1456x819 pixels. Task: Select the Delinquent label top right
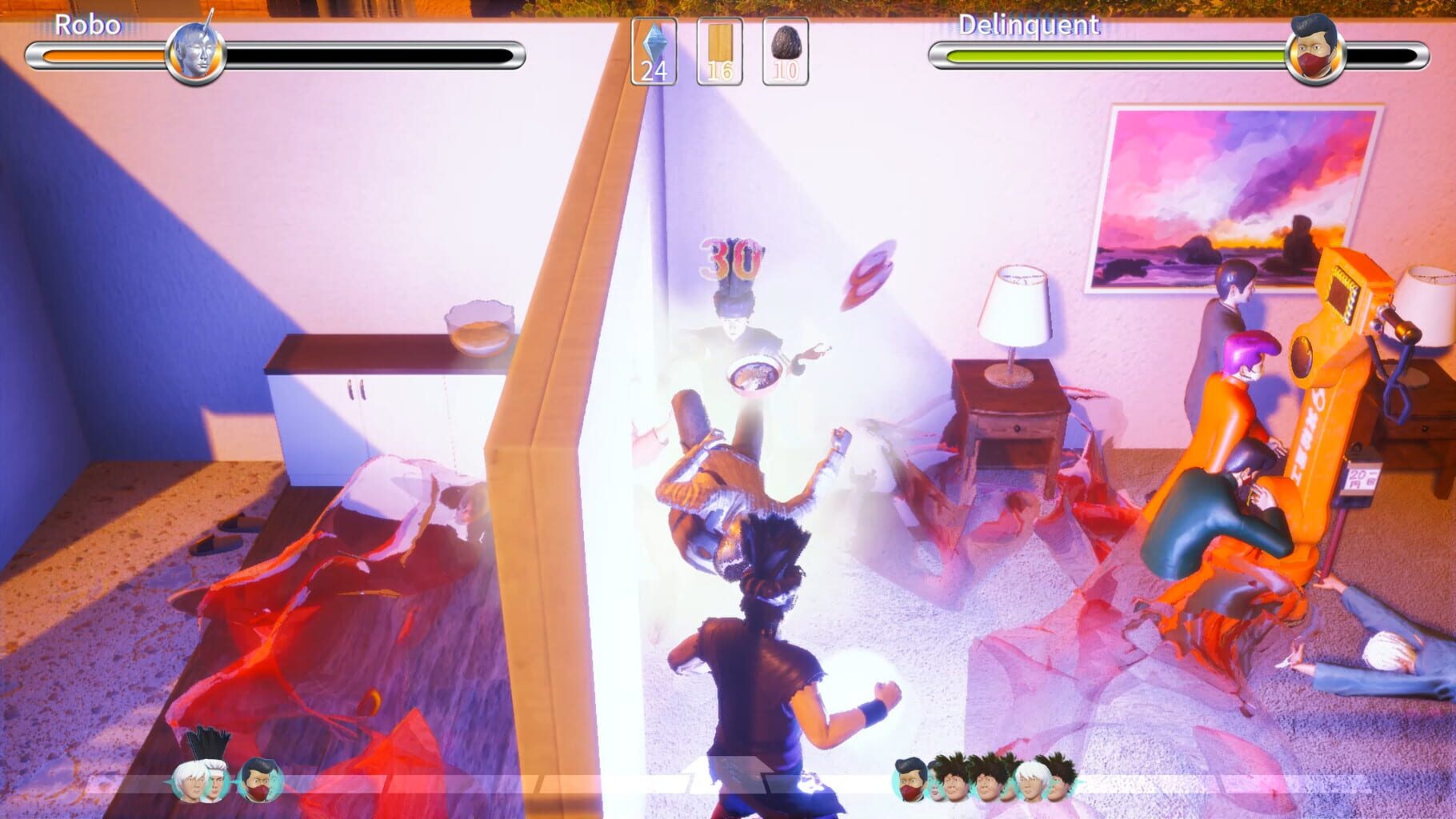[1028, 25]
